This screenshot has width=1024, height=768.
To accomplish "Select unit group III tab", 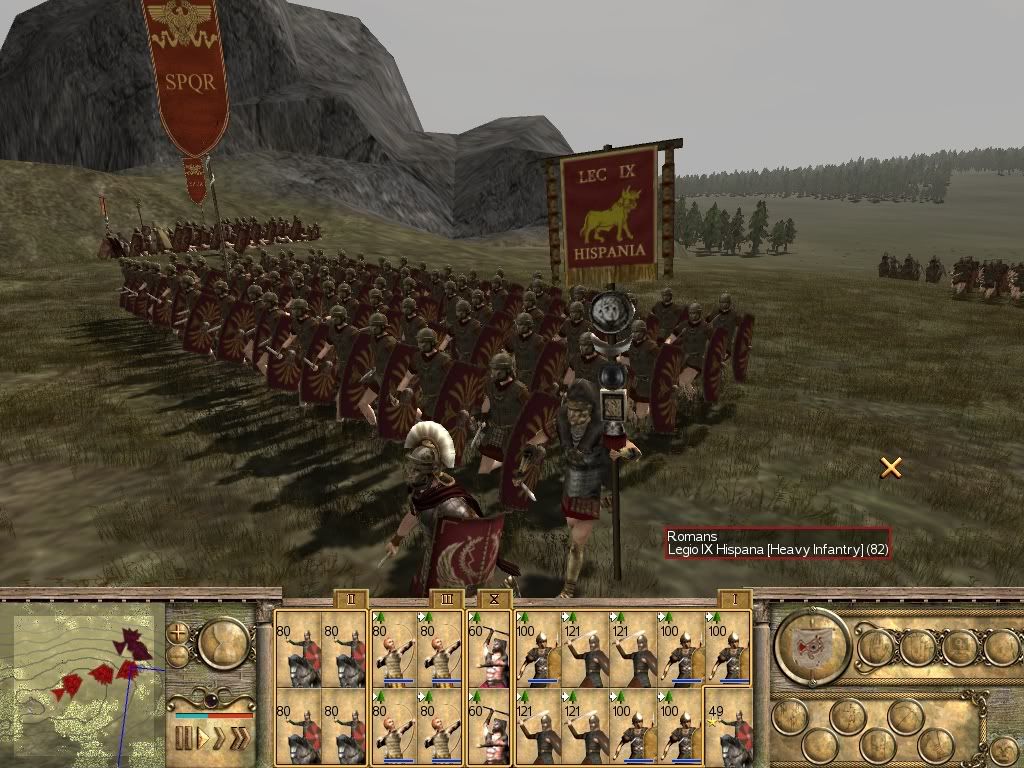I will pos(446,599).
